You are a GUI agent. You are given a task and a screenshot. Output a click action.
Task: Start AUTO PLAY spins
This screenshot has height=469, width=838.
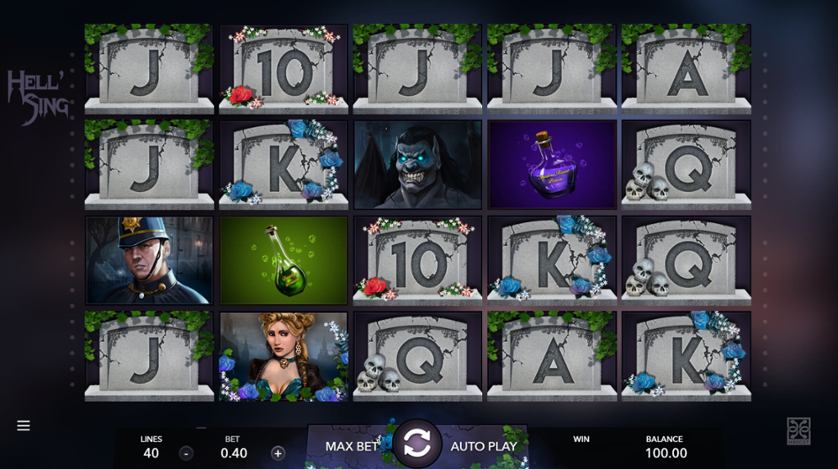click(x=483, y=446)
